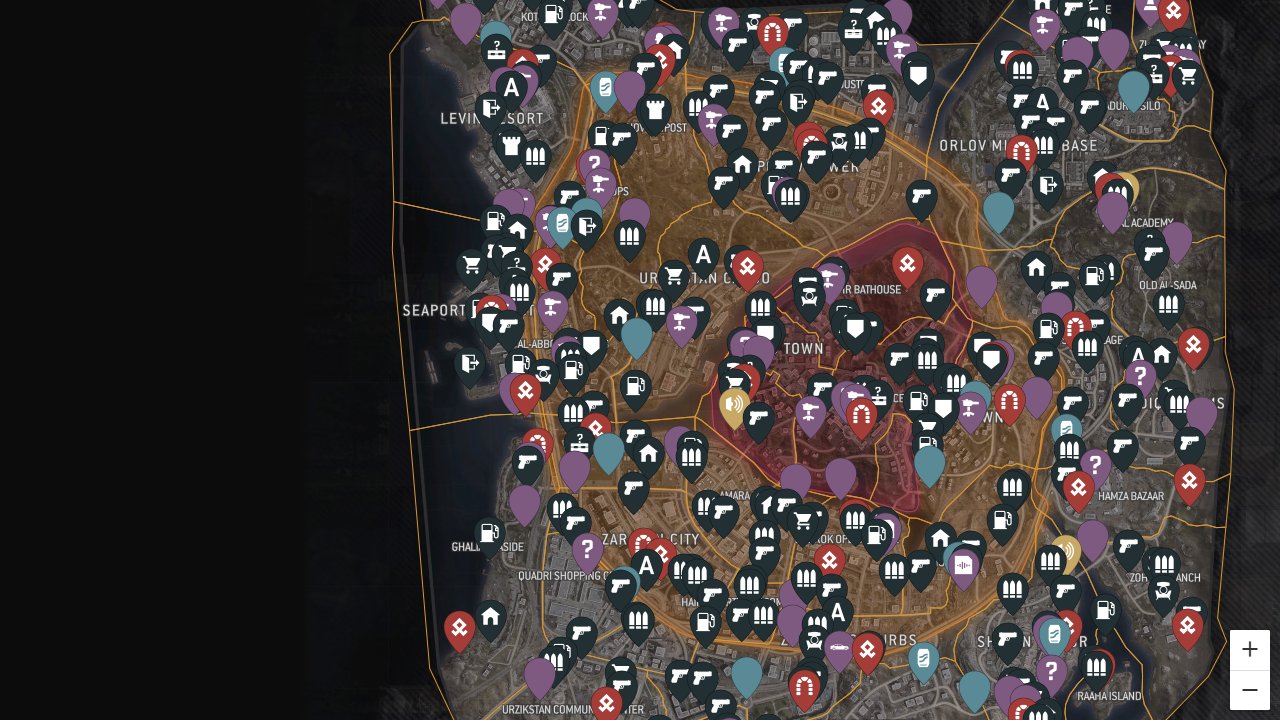Click the ammo stack marker near Hamza Bazaar

[1069, 449]
